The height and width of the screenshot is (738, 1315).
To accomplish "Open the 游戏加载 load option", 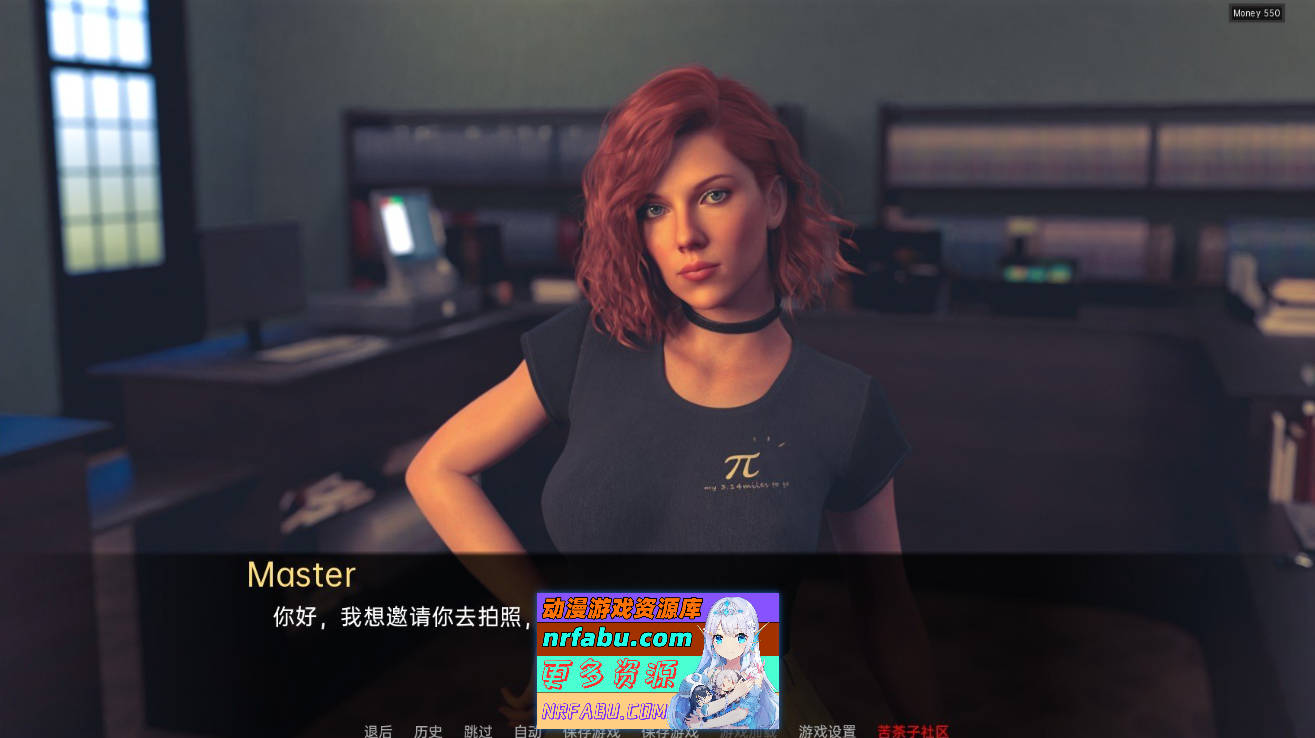I will (746, 731).
